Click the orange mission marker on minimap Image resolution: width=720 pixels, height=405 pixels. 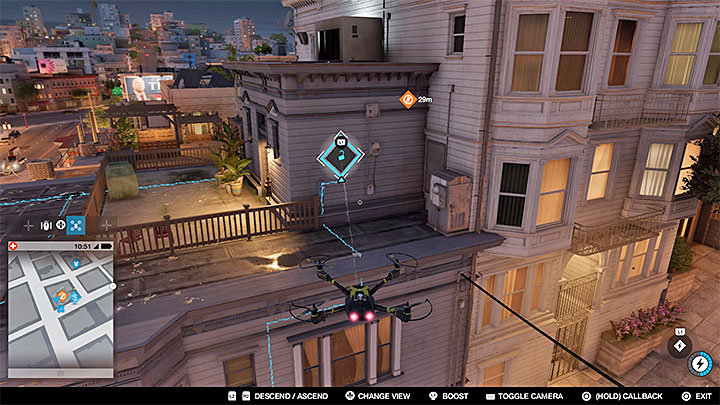pyautogui.click(x=62, y=297)
